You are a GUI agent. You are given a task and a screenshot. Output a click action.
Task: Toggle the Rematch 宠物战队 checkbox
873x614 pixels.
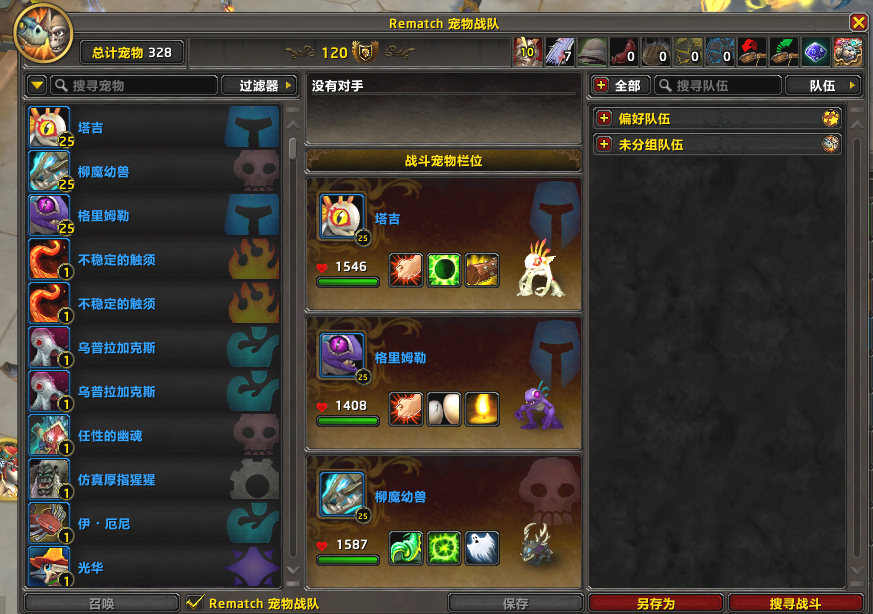tap(196, 603)
